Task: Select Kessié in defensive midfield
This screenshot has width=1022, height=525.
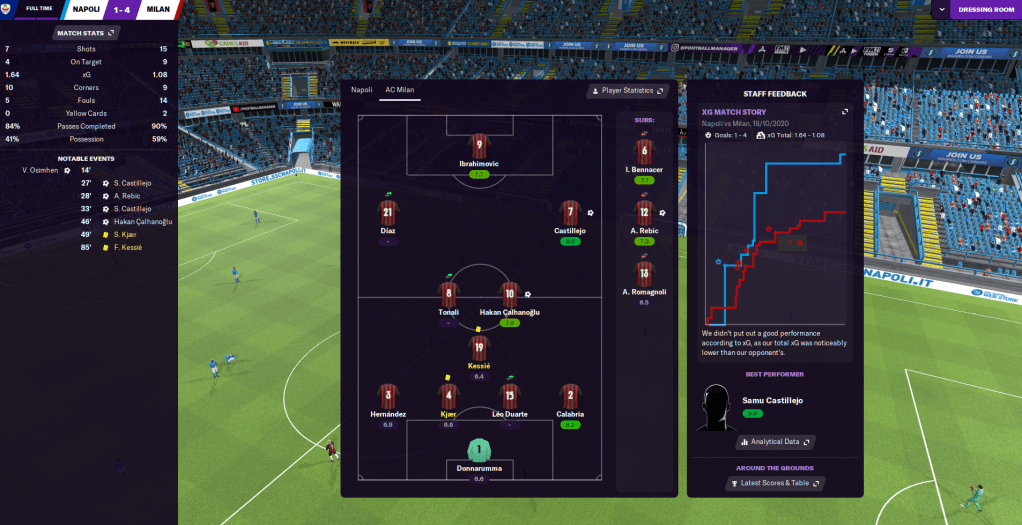Action: (479, 352)
